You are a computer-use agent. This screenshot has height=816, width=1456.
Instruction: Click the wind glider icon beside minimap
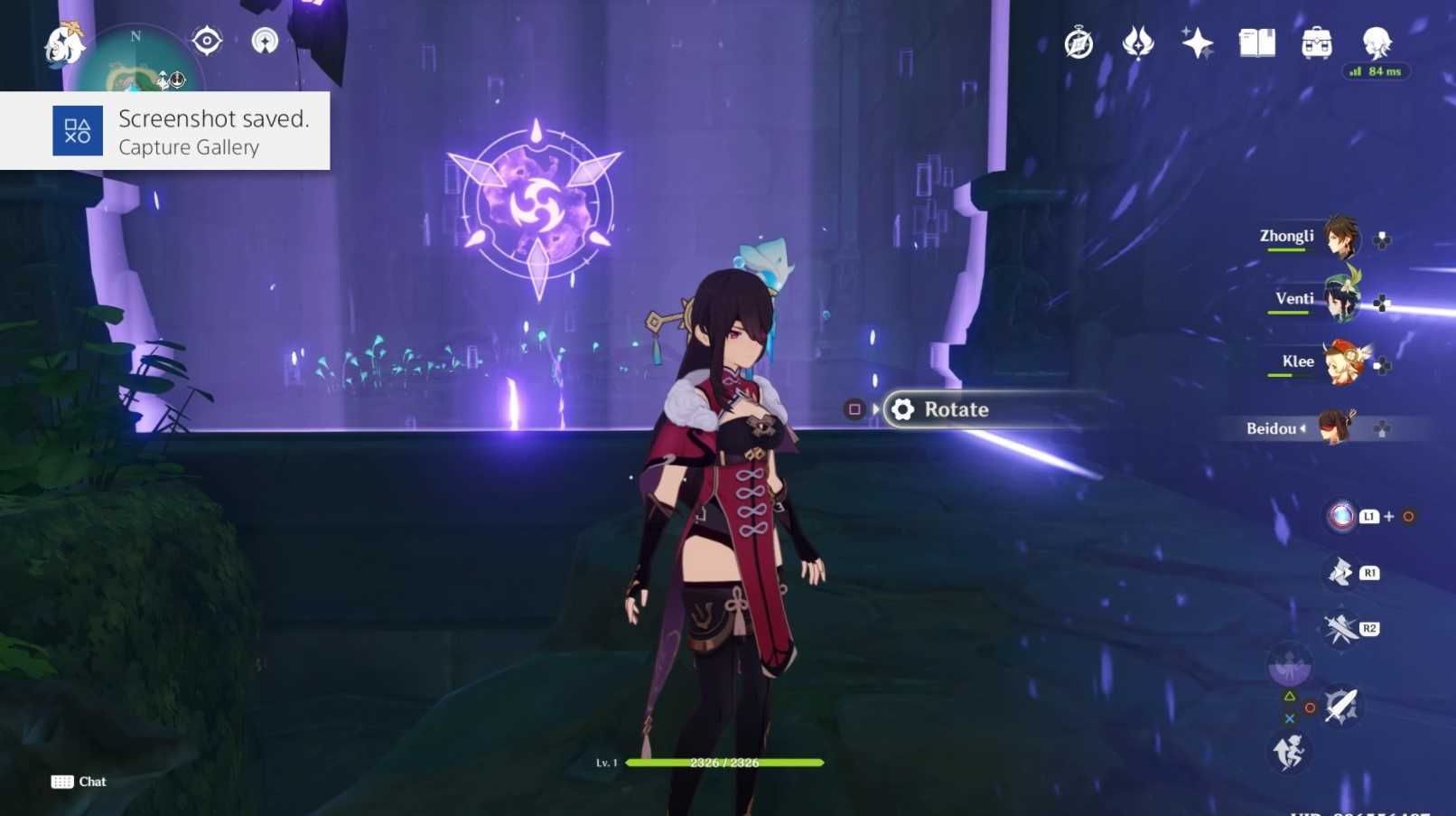265,41
